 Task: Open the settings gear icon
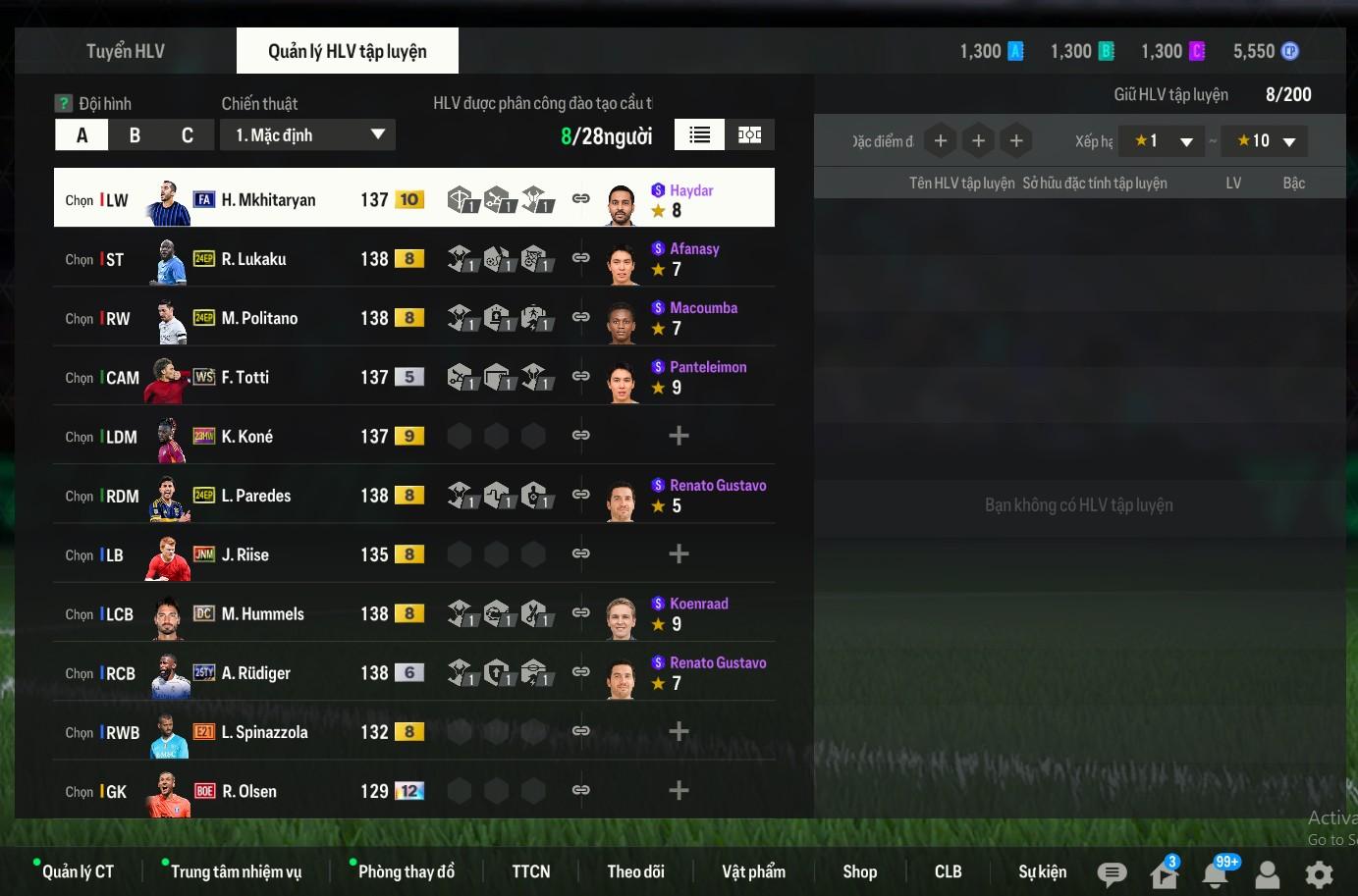(x=1319, y=873)
